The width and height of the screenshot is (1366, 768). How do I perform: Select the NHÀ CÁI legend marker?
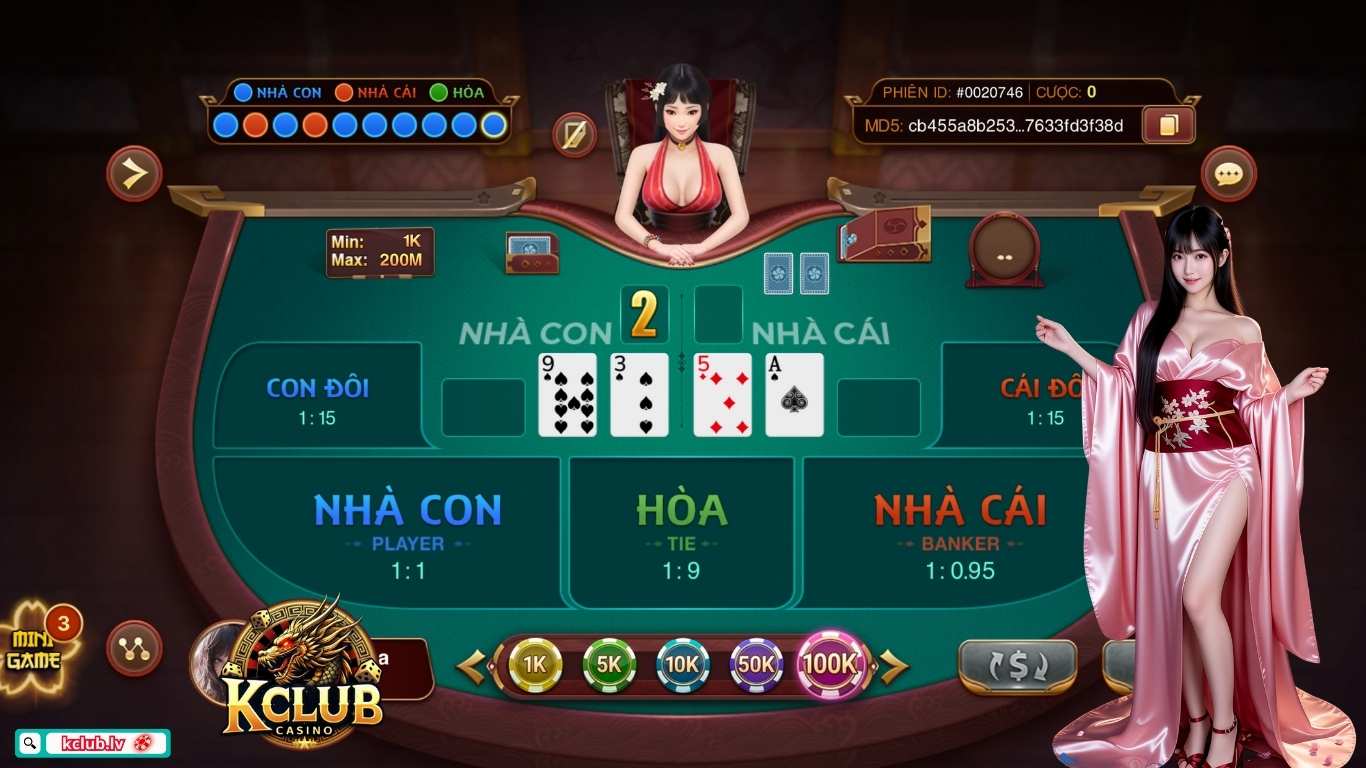click(343, 92)
